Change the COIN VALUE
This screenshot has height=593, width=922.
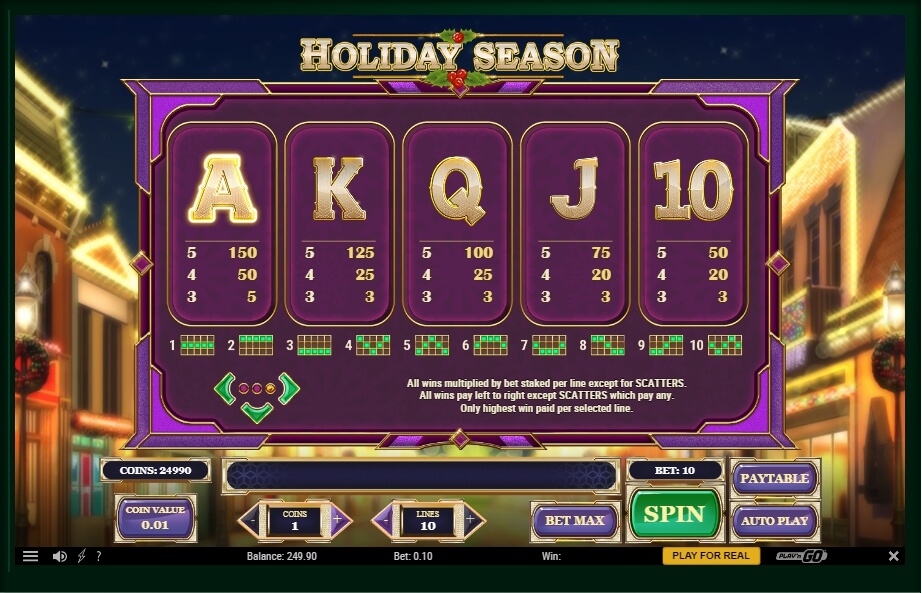(x=155, y=518)
